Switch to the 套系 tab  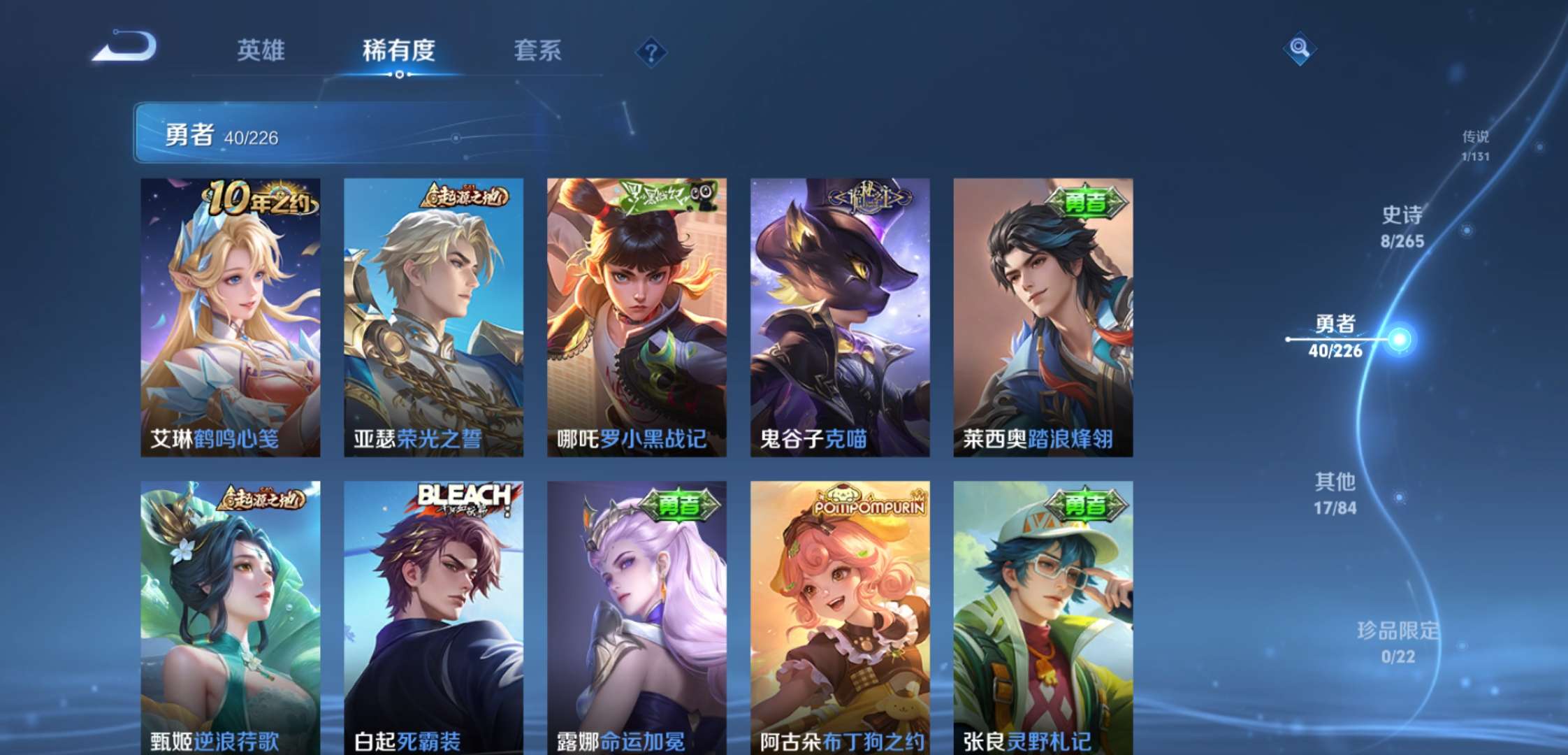point(537,50)
